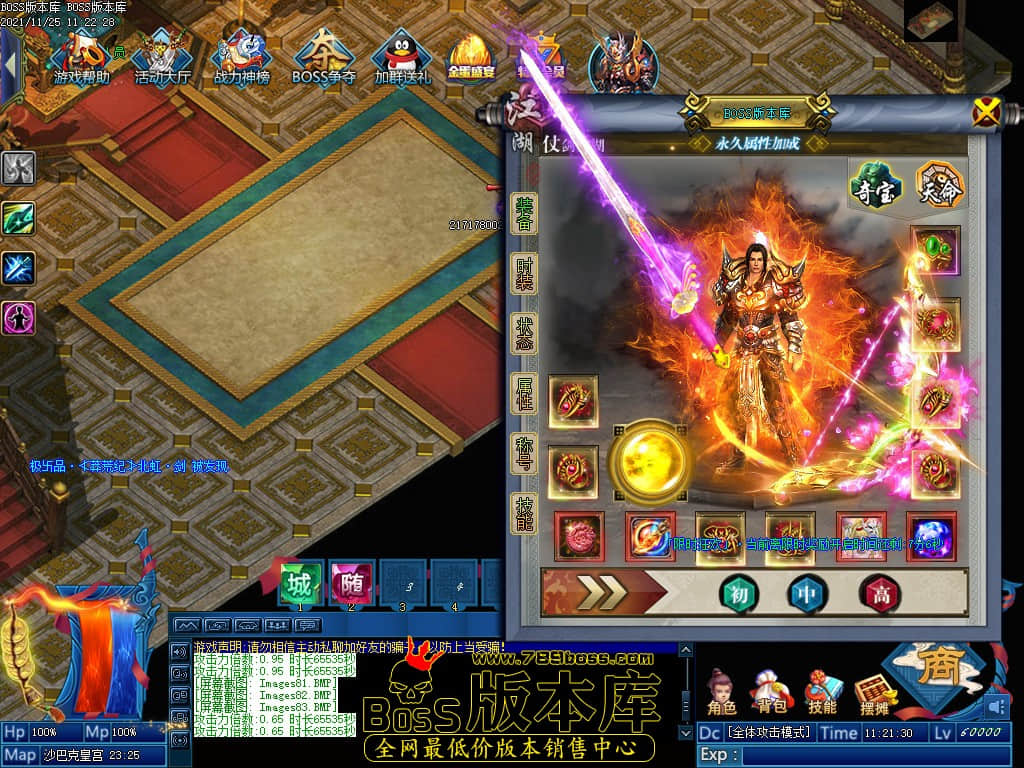This screenshot has height=768, width=1024.
Task: Click the 加群送礼 penguin icon
Action: click(402, 58)
